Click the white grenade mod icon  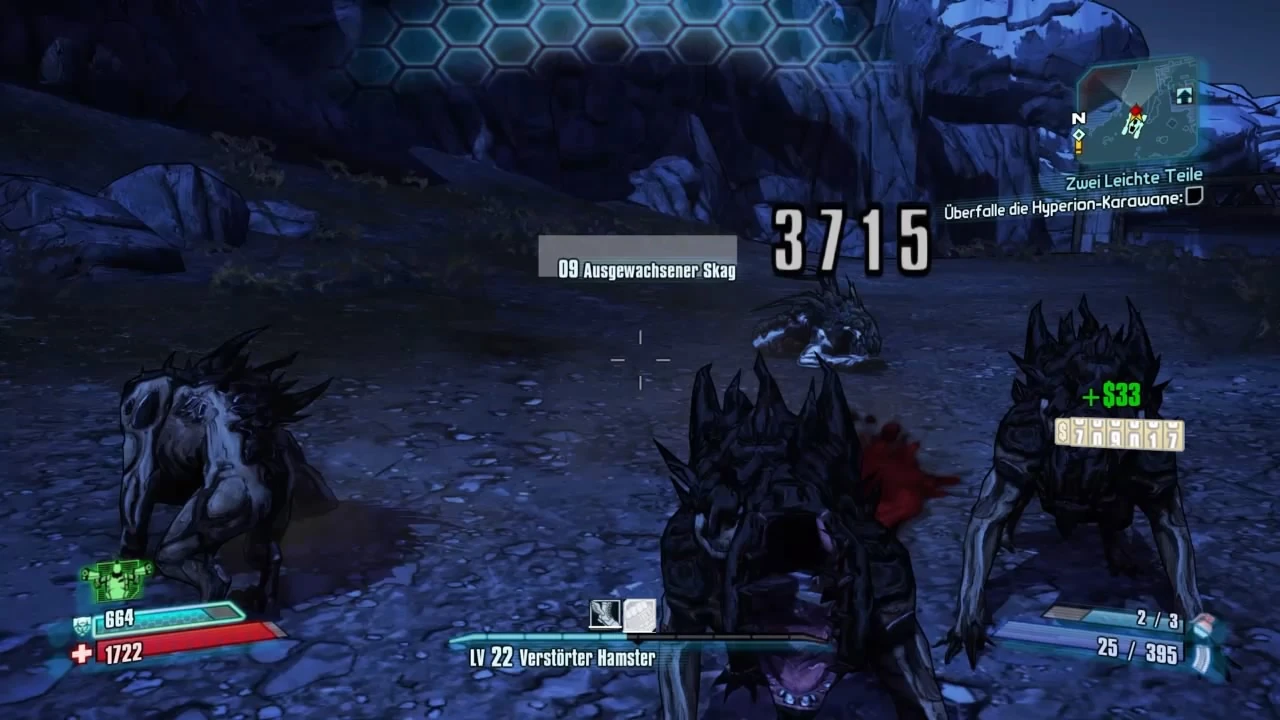pos(641,616)
